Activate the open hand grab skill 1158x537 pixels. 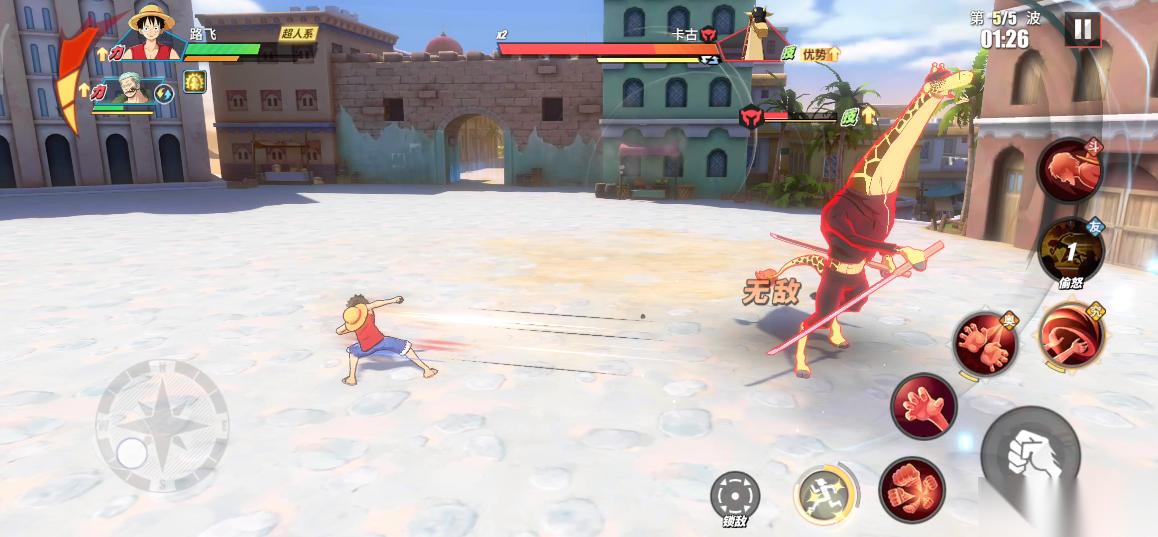[x=923, y=406]
